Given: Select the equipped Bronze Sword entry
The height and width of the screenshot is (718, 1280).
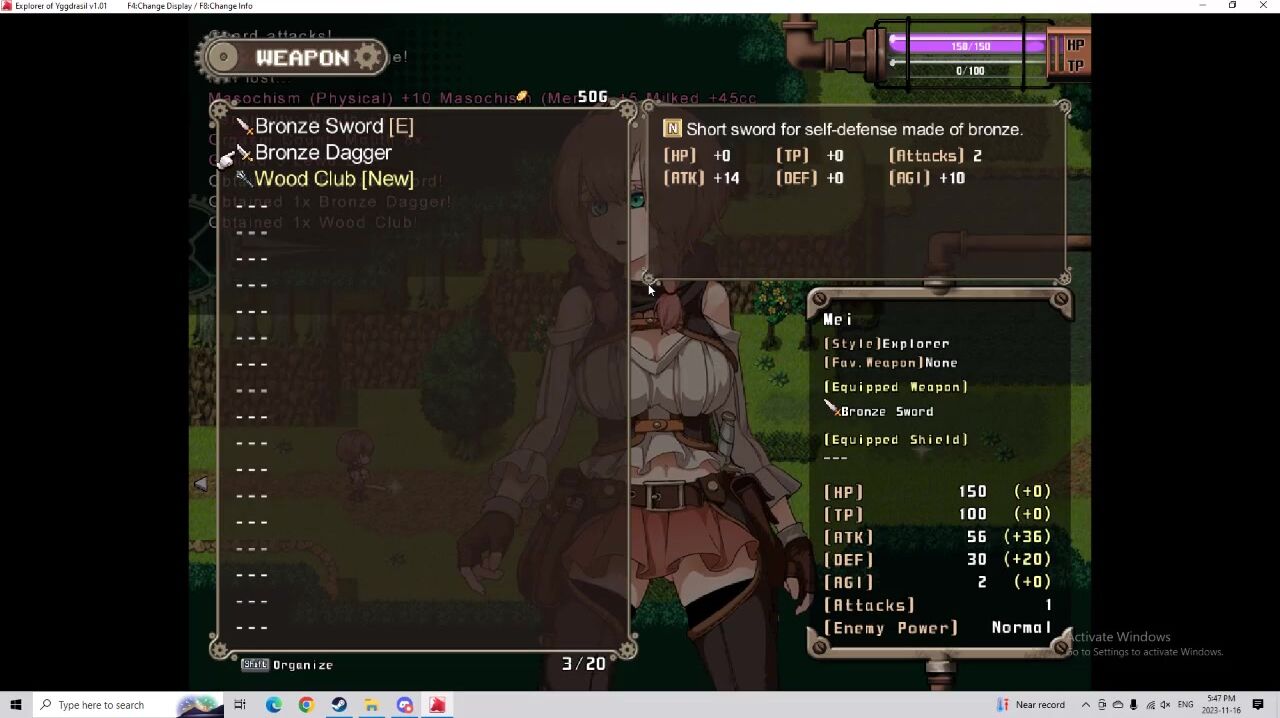Looking at the screenshot, I should pos(333,127).
